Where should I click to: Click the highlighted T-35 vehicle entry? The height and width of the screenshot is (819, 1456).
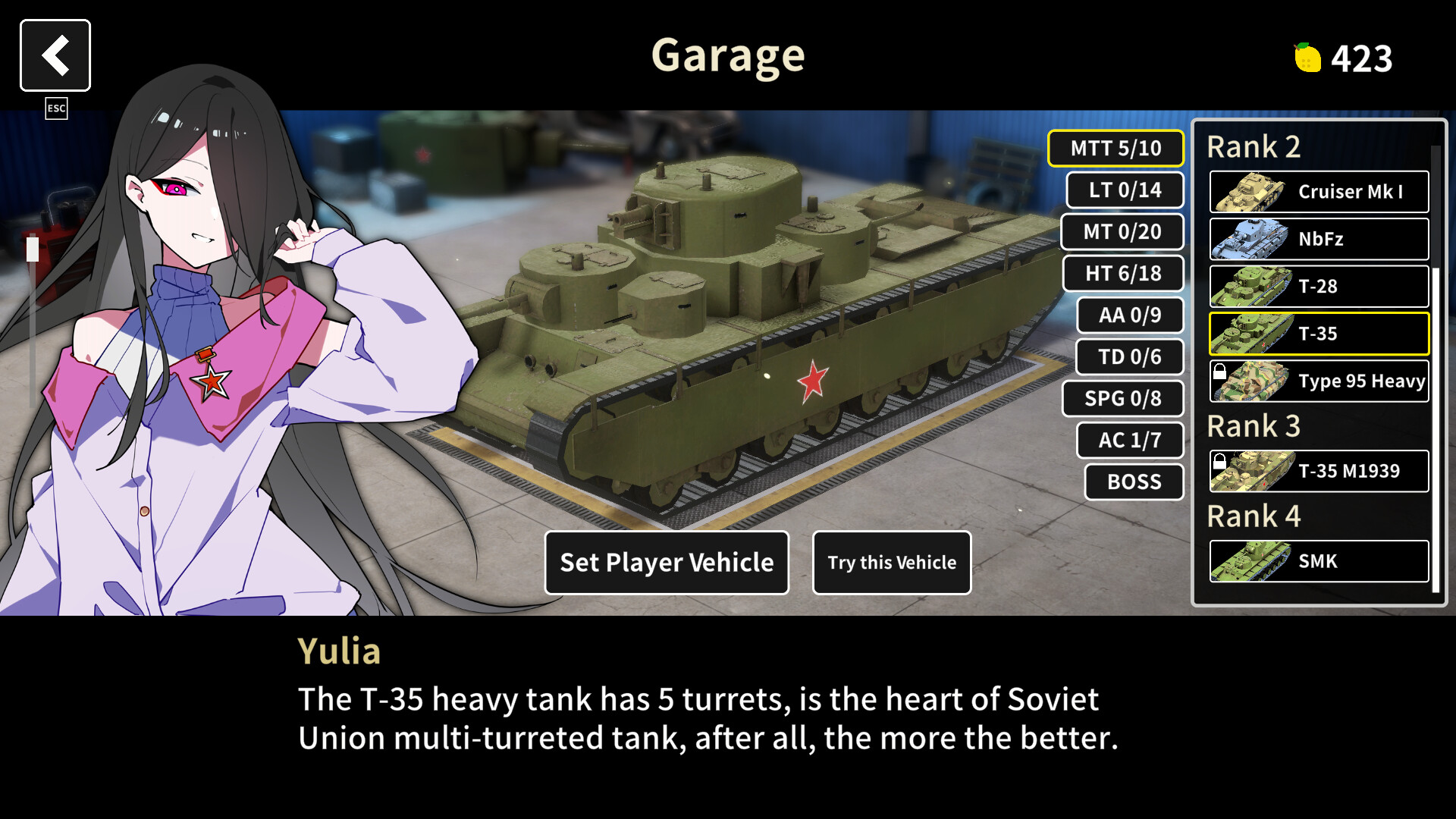1318,334
